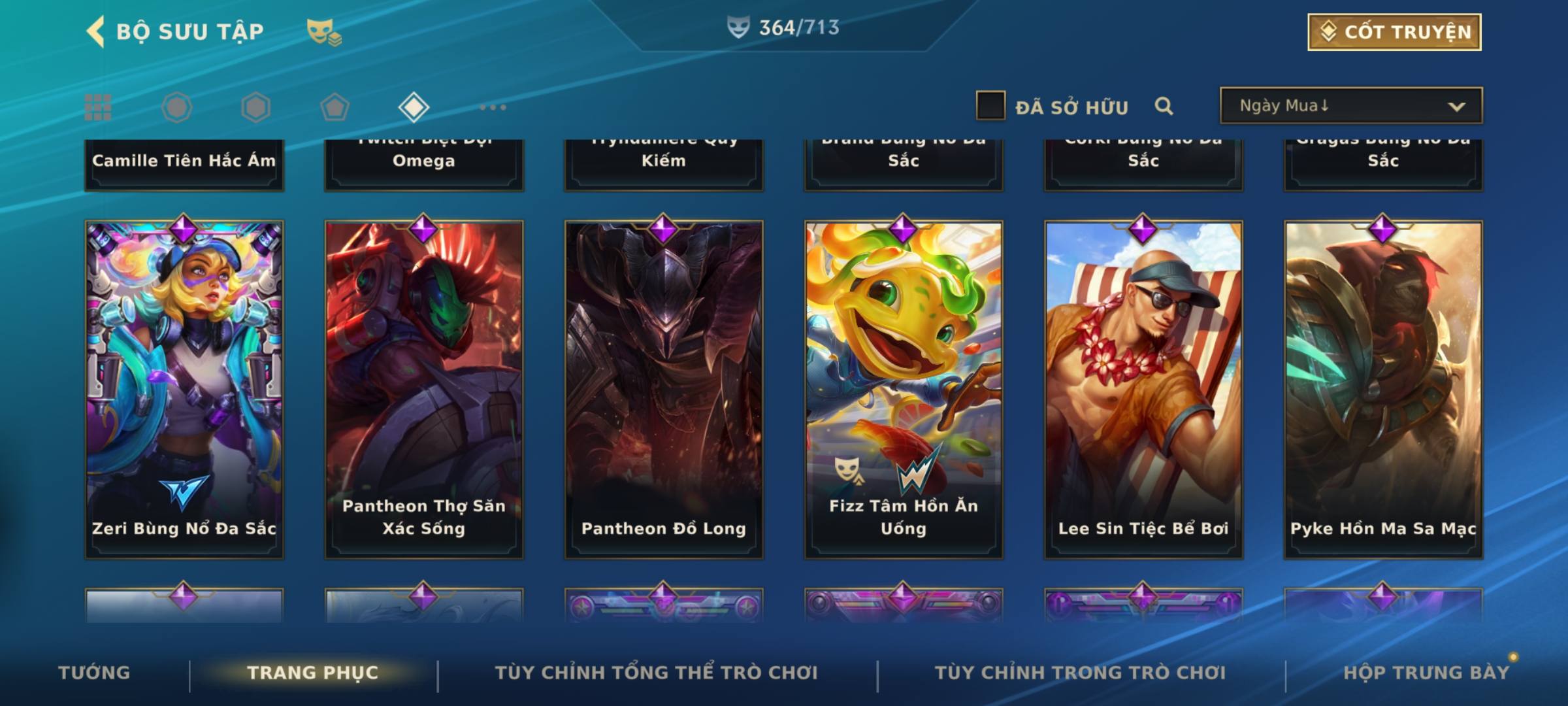Switch to Tùy Chỉnh Tổng Thể Trò Chơi tab
Viewport: 1568px width, 706px height.
pos(656,673)
